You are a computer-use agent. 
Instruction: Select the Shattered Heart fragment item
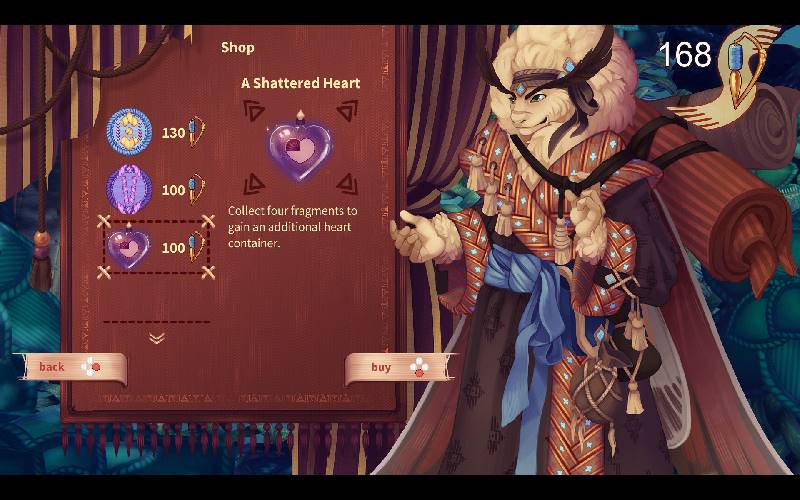[130, 246]
